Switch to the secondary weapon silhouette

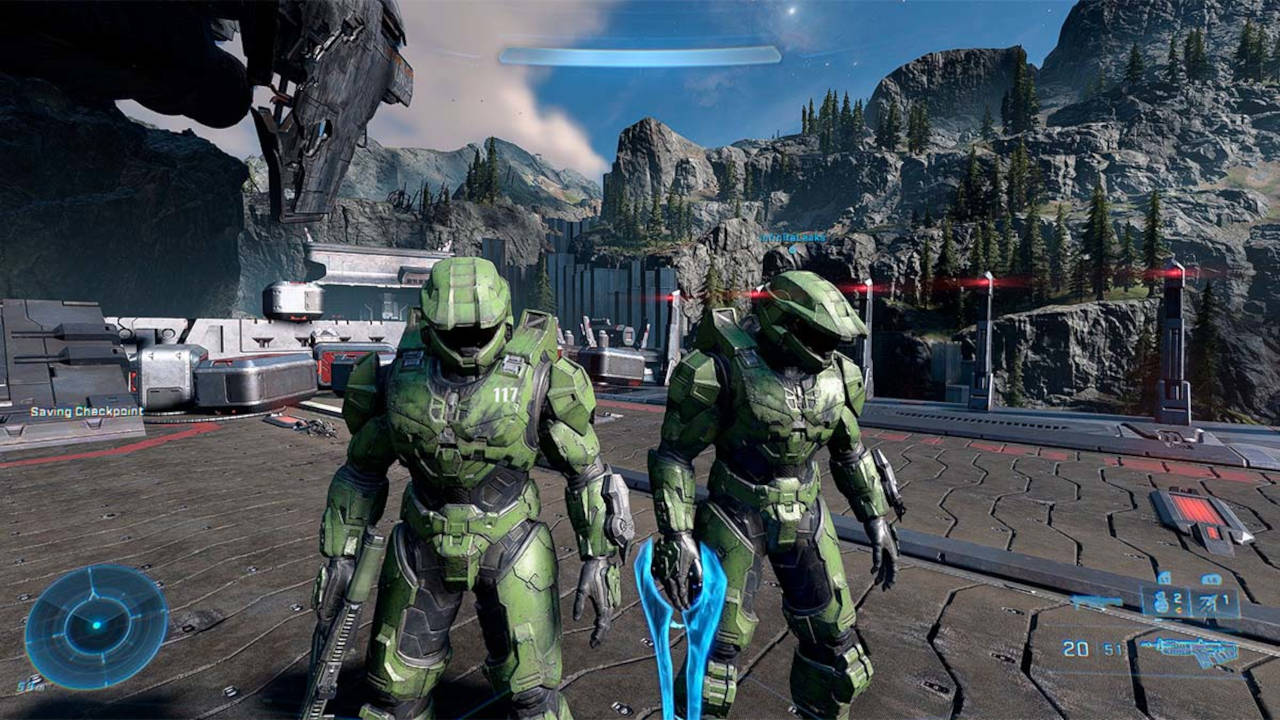pos(1096,602)
